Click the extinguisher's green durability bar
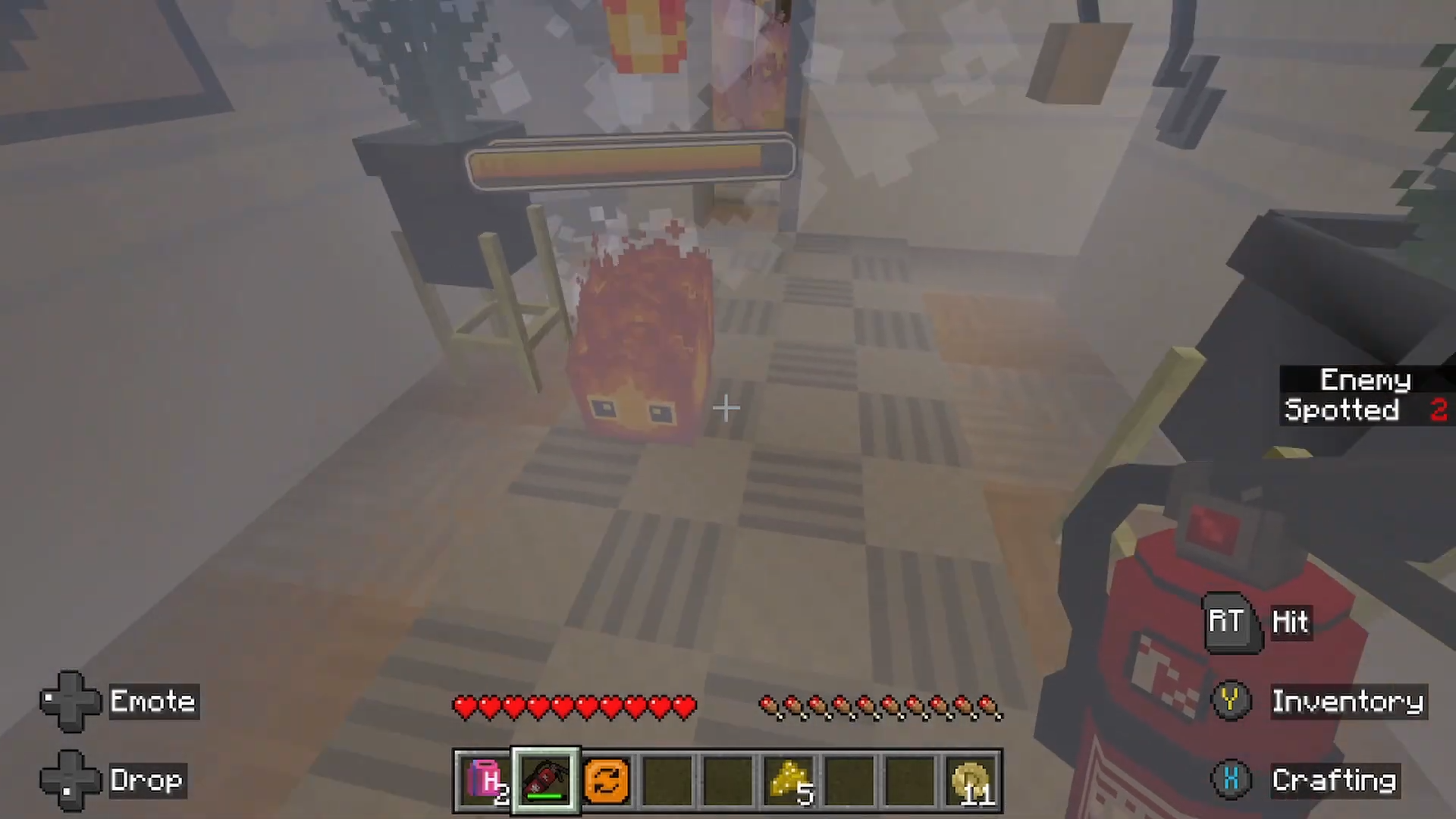 click(544, 795)
